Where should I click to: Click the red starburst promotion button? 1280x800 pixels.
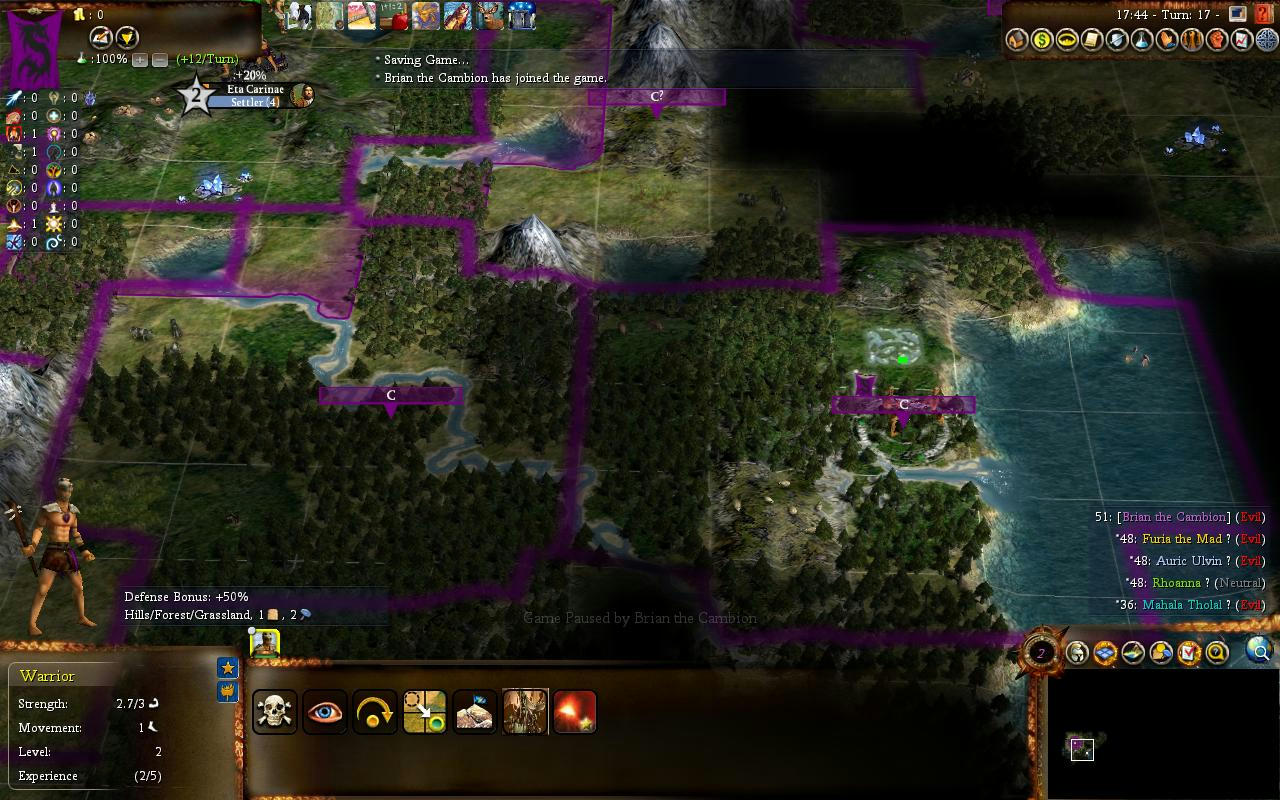[x=575, y=712]
